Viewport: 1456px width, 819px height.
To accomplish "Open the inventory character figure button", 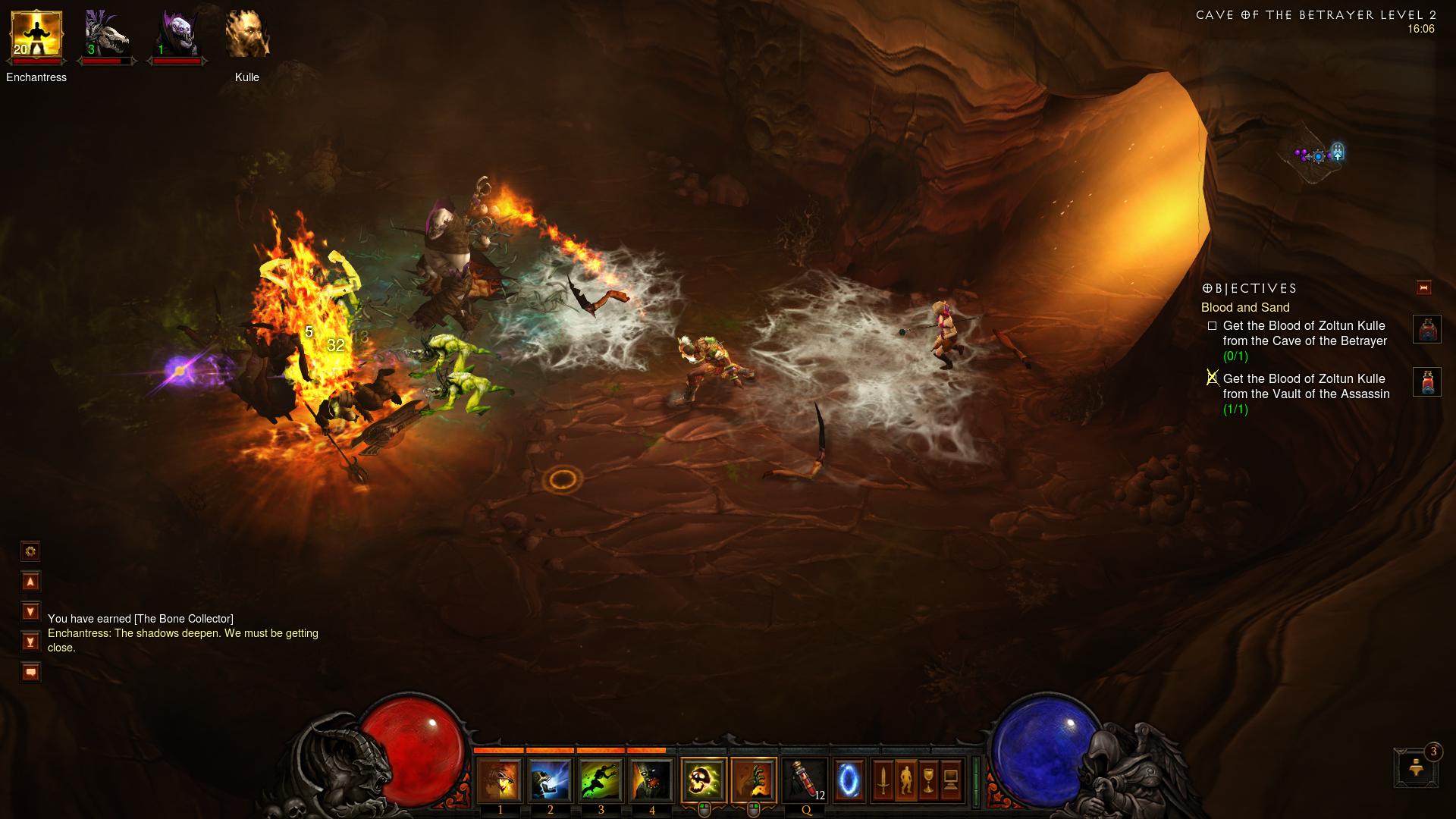I will (905, 780).
